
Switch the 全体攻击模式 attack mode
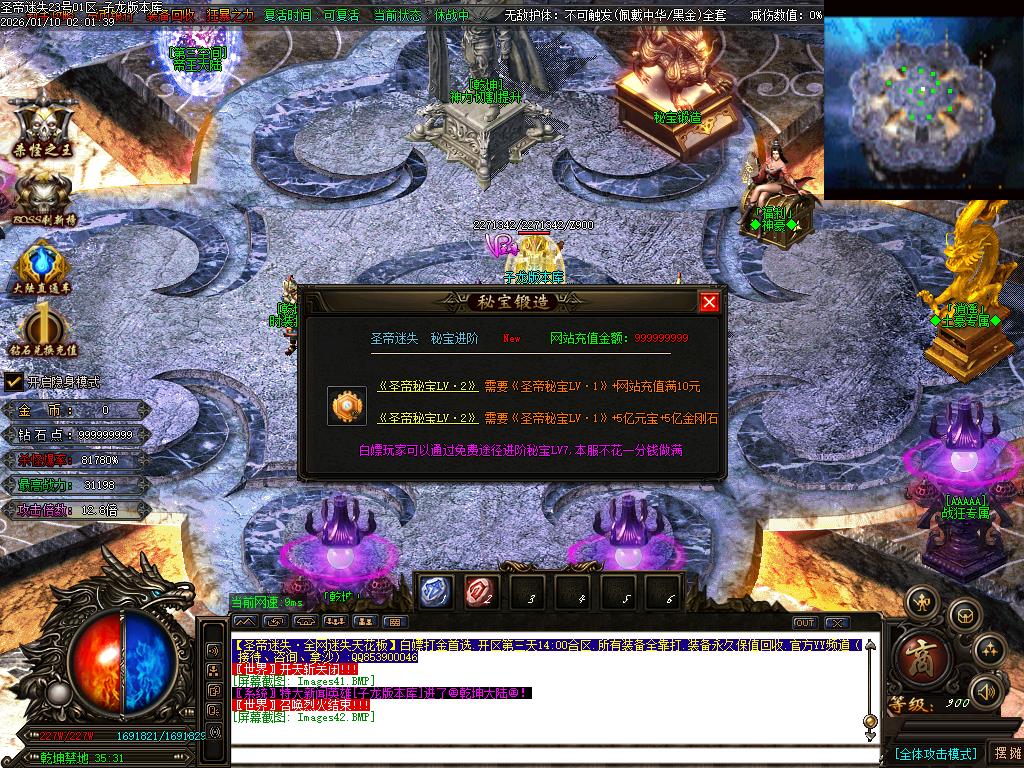pos(934,753)
